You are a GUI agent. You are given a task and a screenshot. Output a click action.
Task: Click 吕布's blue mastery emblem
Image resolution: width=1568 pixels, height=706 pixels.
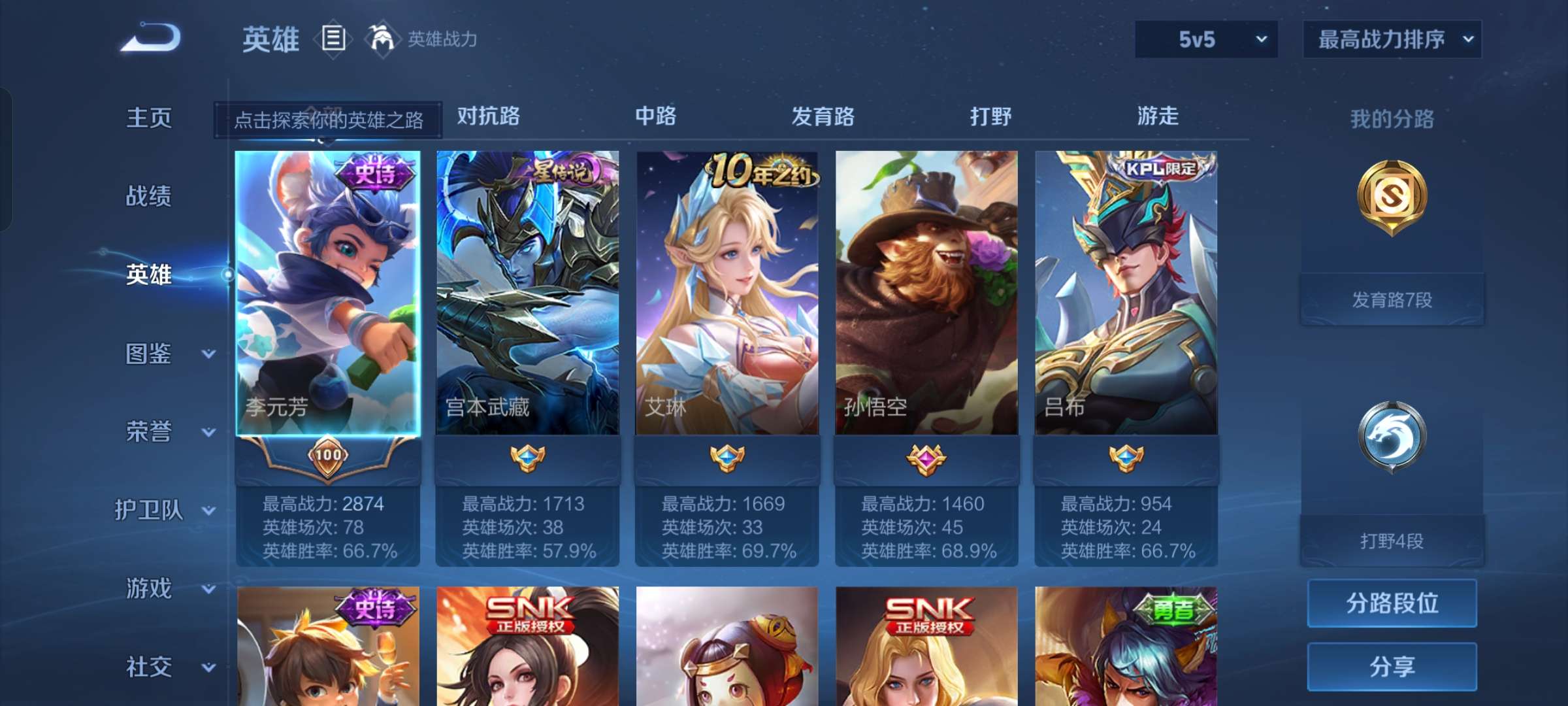(x=1127, y=460)
